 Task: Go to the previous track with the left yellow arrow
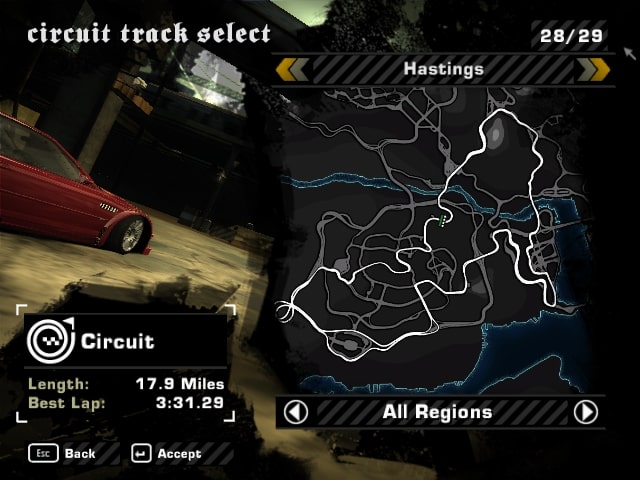point(292,69)
